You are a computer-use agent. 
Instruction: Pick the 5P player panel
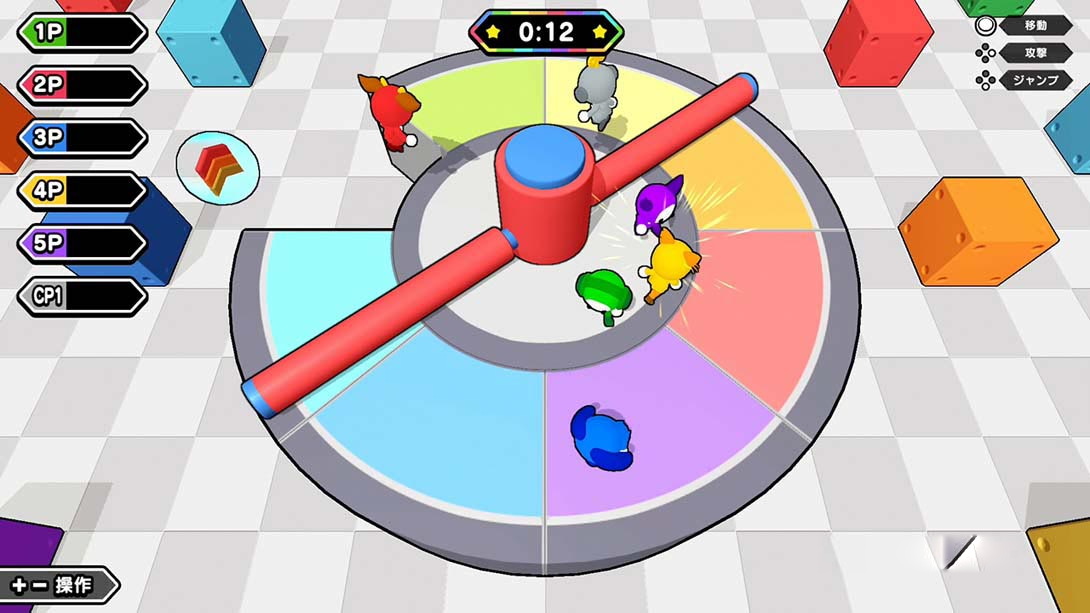pyautogui.click(x=82, y=244)
